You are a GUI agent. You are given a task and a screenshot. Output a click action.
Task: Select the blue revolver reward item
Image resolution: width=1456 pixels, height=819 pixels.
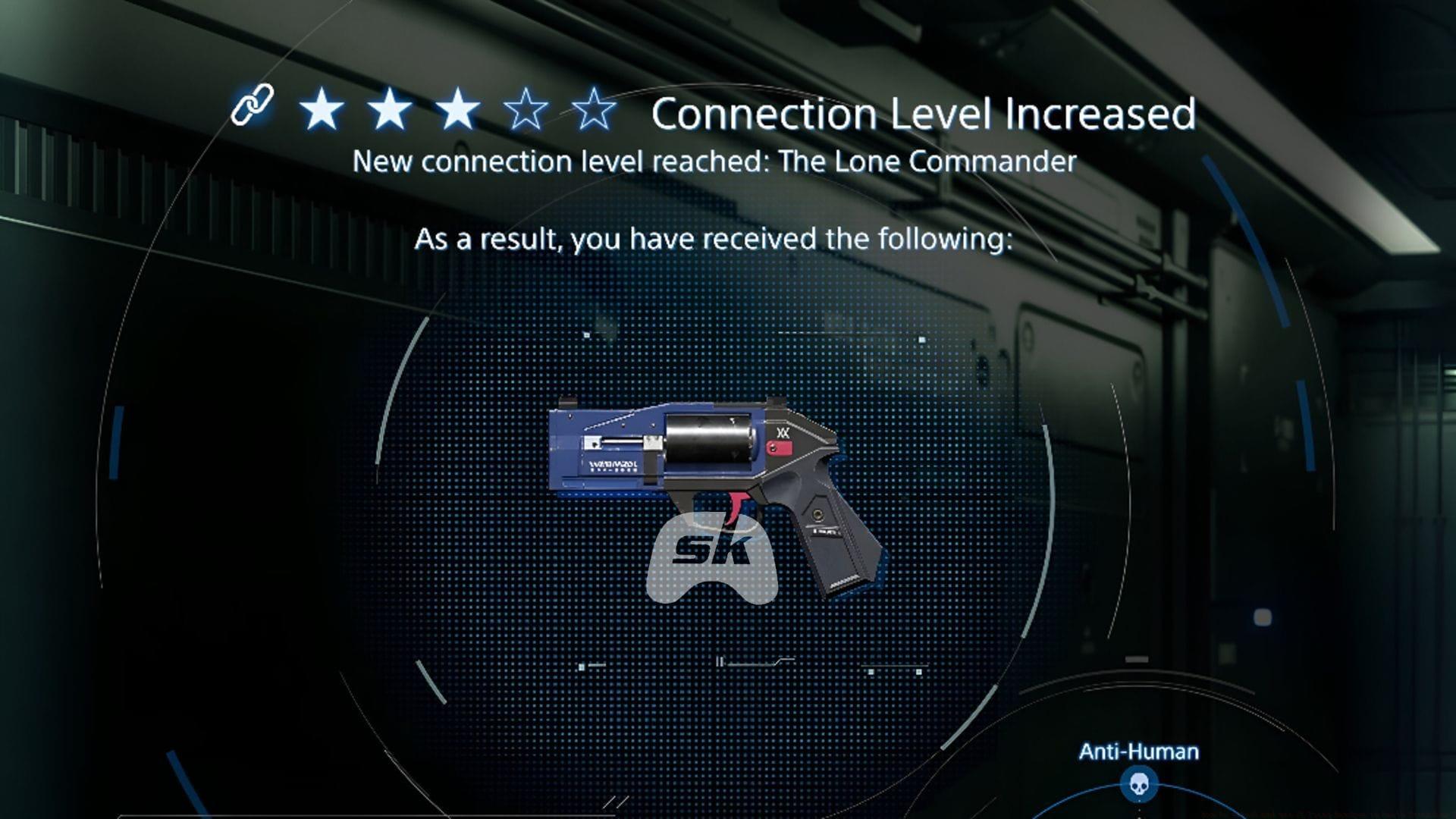coord(713,485)
